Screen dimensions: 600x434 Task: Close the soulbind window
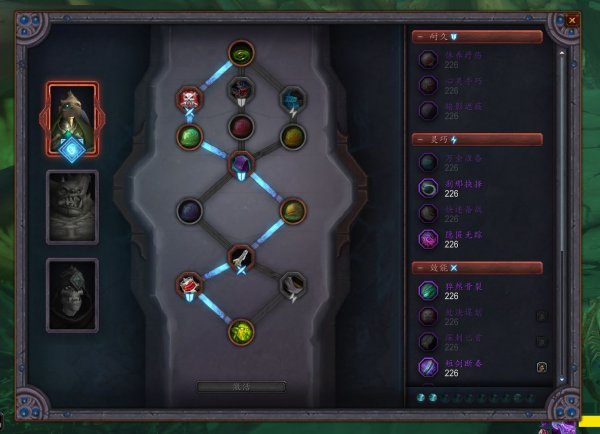[572, 19]
